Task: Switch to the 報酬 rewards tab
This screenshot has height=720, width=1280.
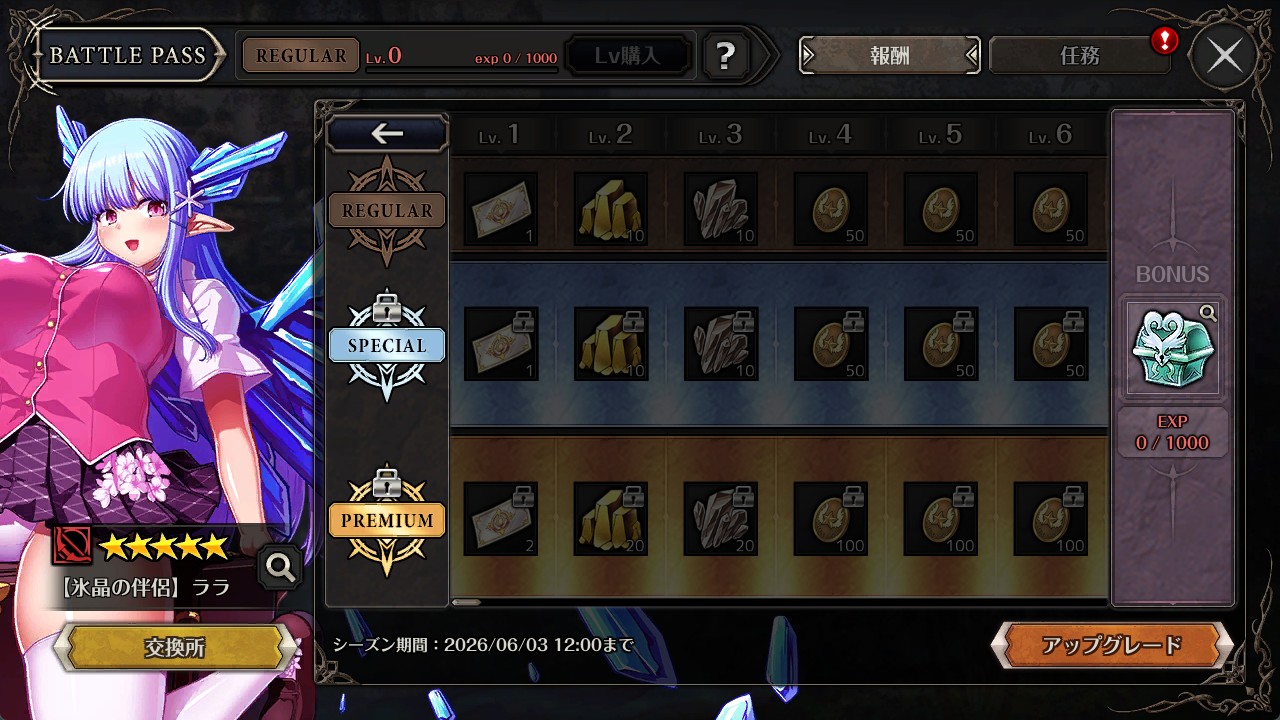Action: [889, 56]
